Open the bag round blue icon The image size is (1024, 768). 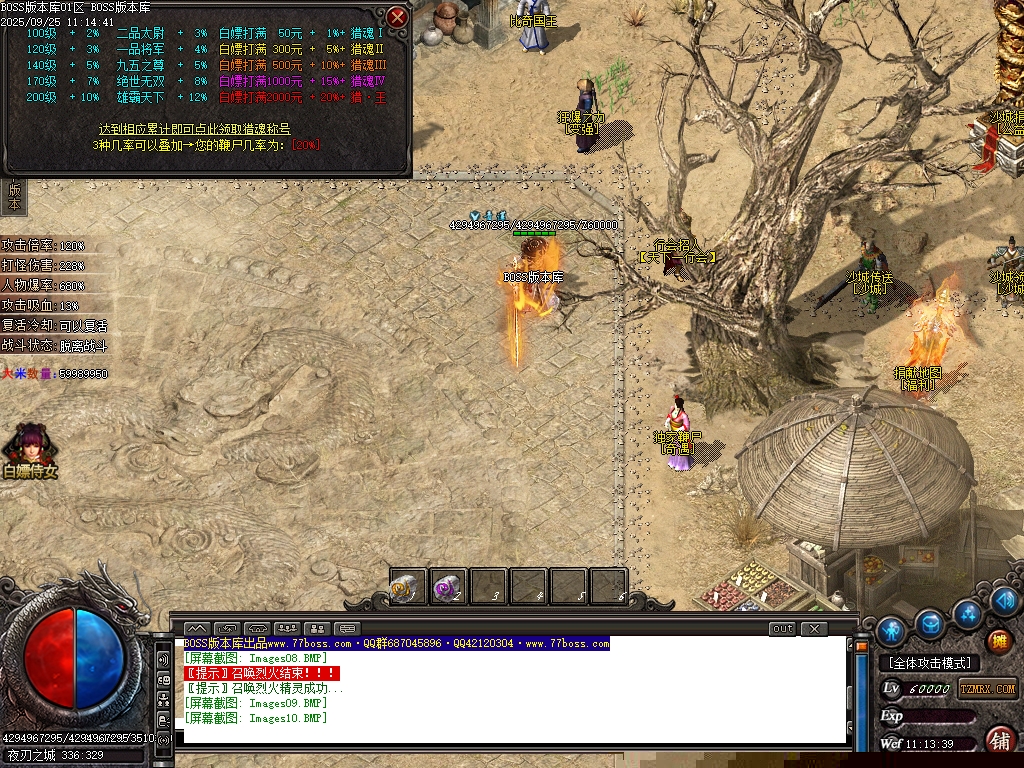pos(931,624)
